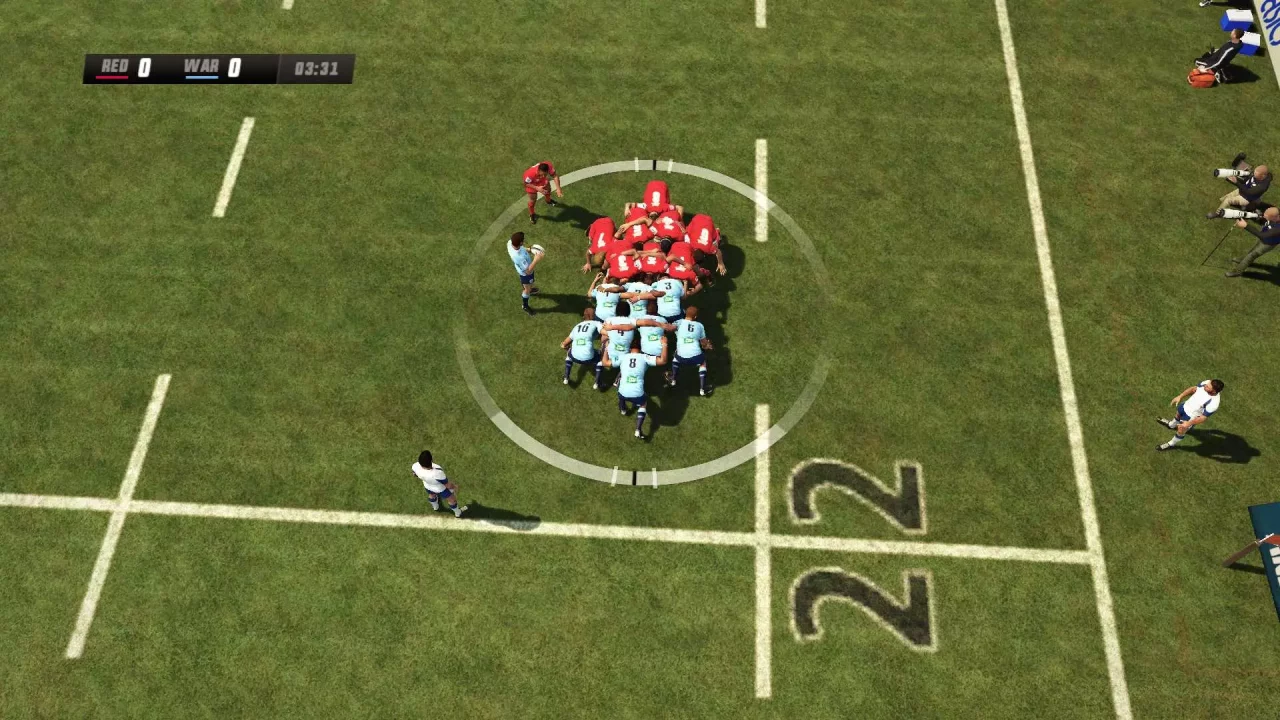1280x720 pixels.
Task: Click the red underline beneath the RED label
Action: click(x=112, y=78)
